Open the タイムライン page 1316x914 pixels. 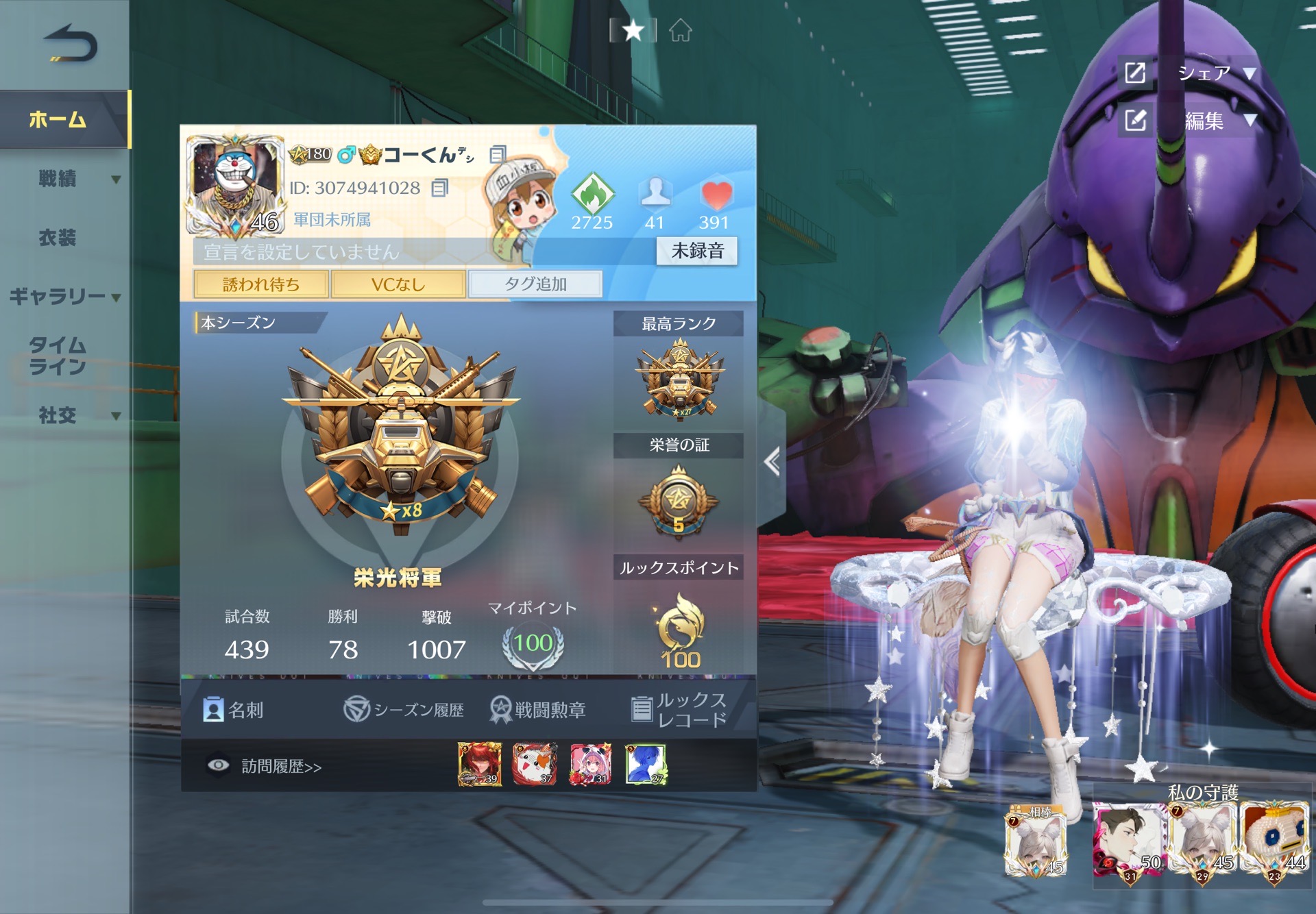coord(58,356)
